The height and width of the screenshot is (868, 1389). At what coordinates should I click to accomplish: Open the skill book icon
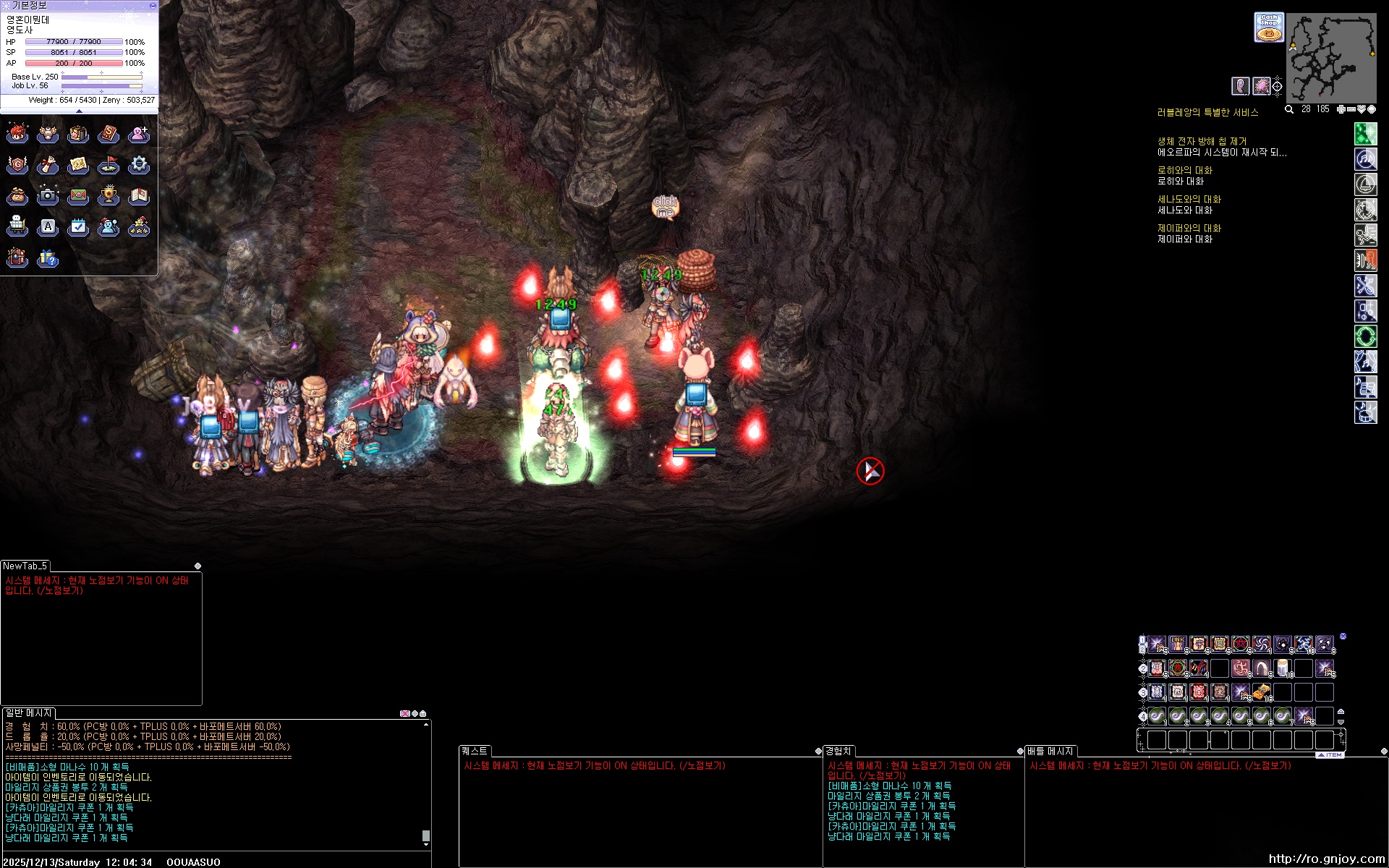(x=109, y=134)
